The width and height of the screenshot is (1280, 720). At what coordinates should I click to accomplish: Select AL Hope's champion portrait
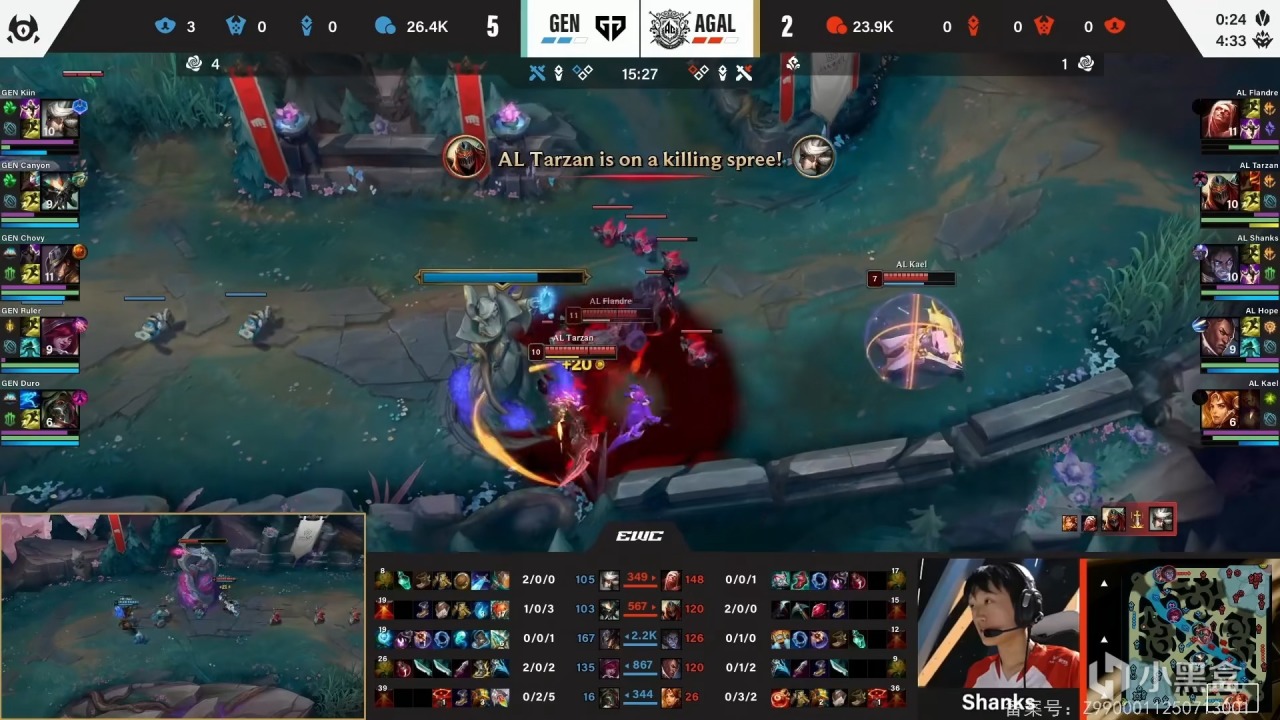(x=1220, y=338)
